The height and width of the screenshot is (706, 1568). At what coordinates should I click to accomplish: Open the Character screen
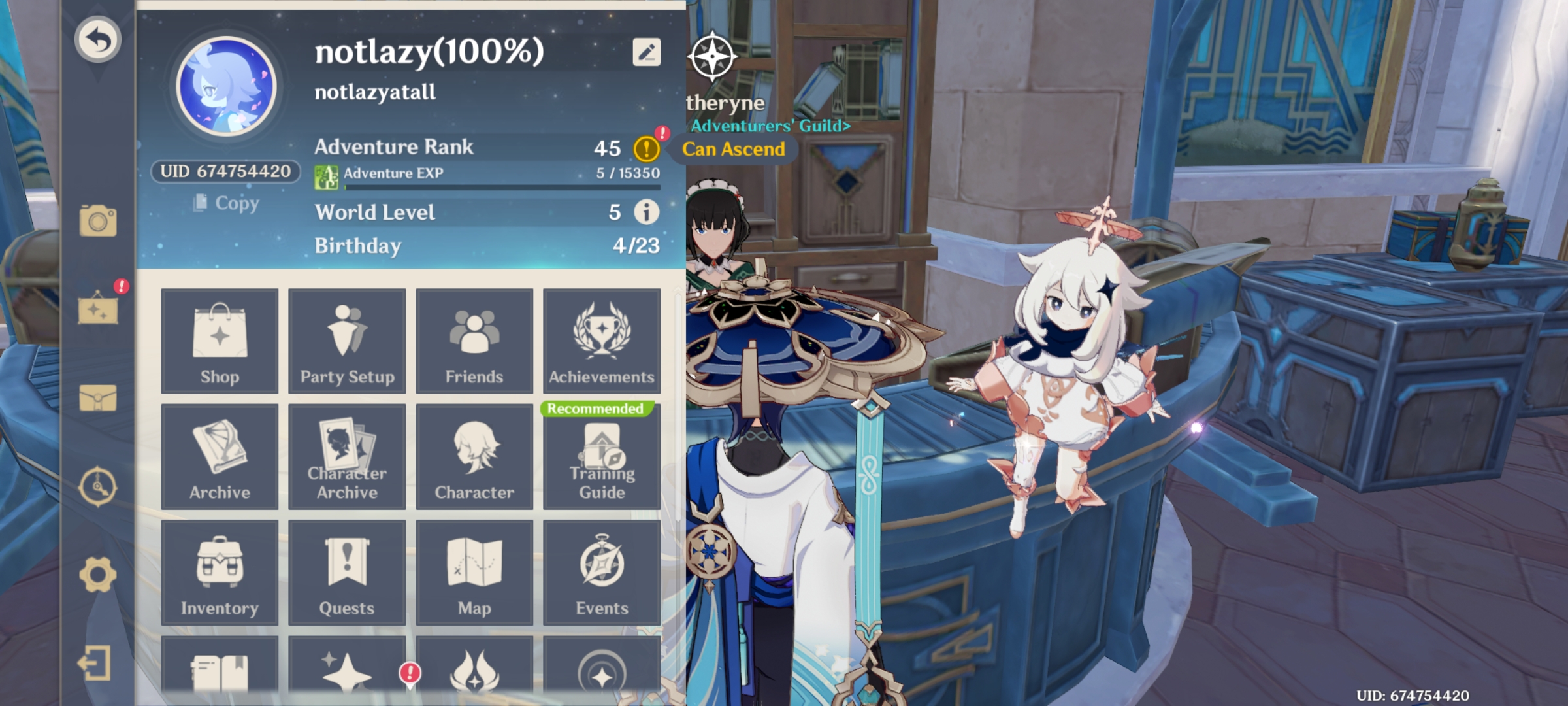coord(474,456)
